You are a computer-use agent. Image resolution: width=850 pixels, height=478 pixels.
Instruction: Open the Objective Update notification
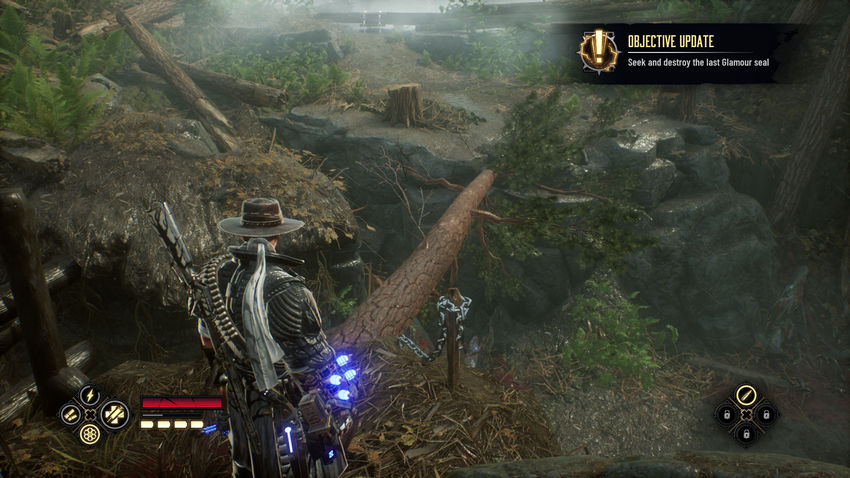[690, 53]
